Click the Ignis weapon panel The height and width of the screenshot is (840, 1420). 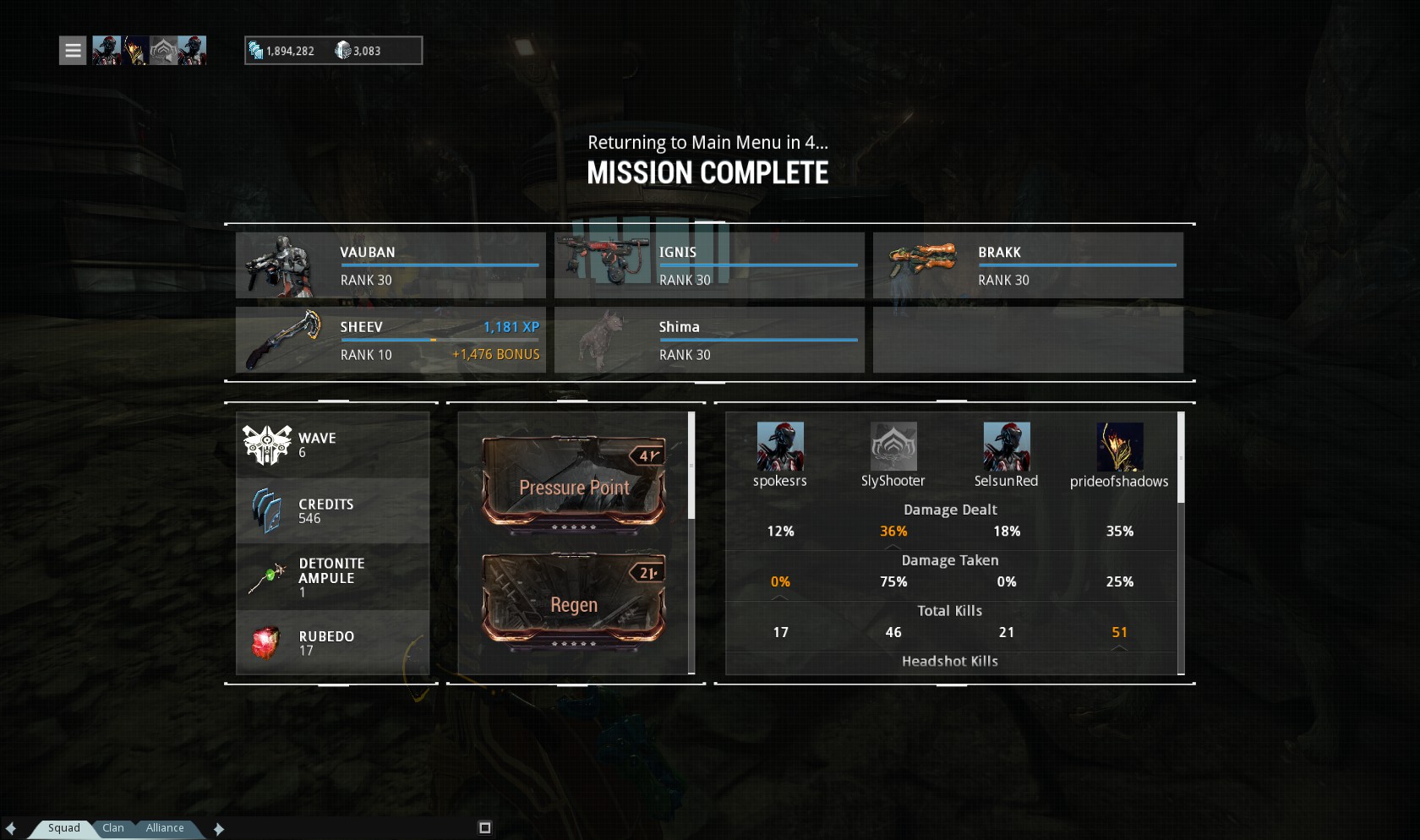pos(709,265)
